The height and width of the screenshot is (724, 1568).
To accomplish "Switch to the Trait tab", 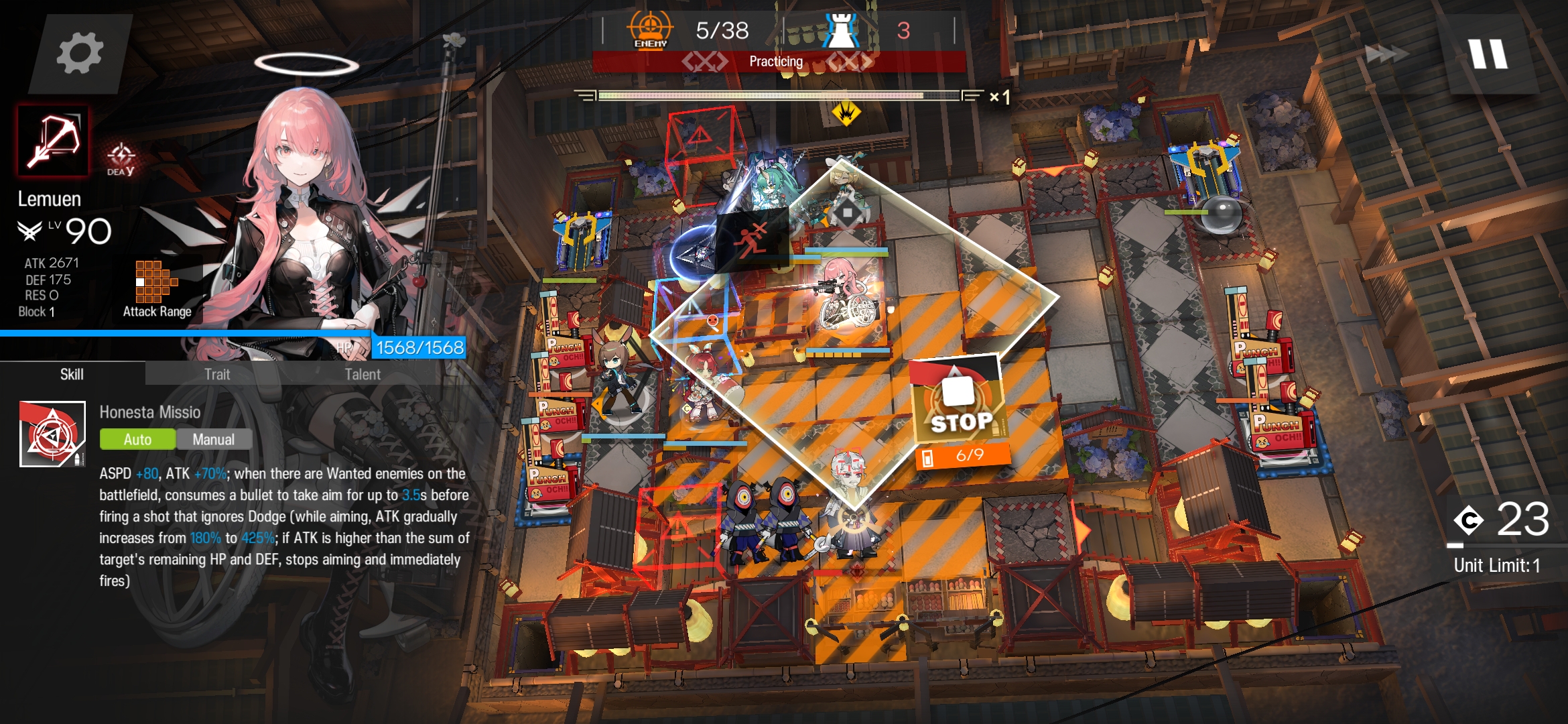I will pyautogui.click(x=217, y=374).
